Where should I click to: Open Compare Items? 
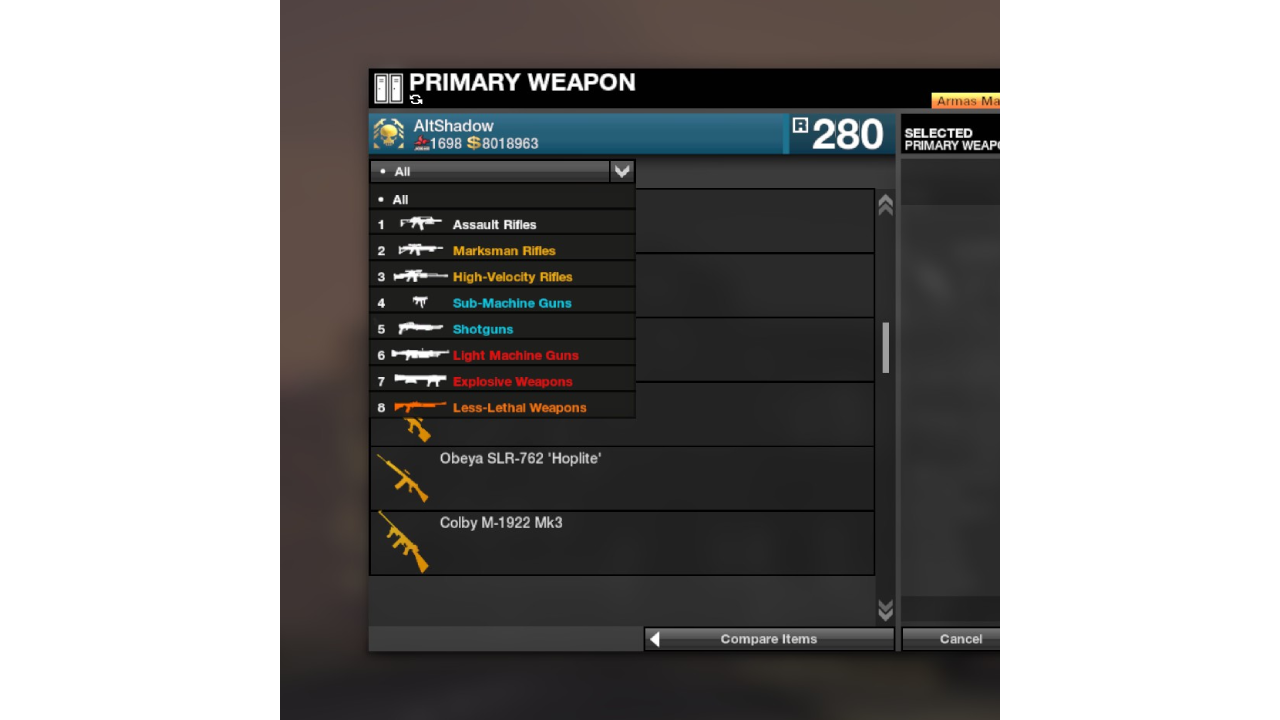point(768,639)
